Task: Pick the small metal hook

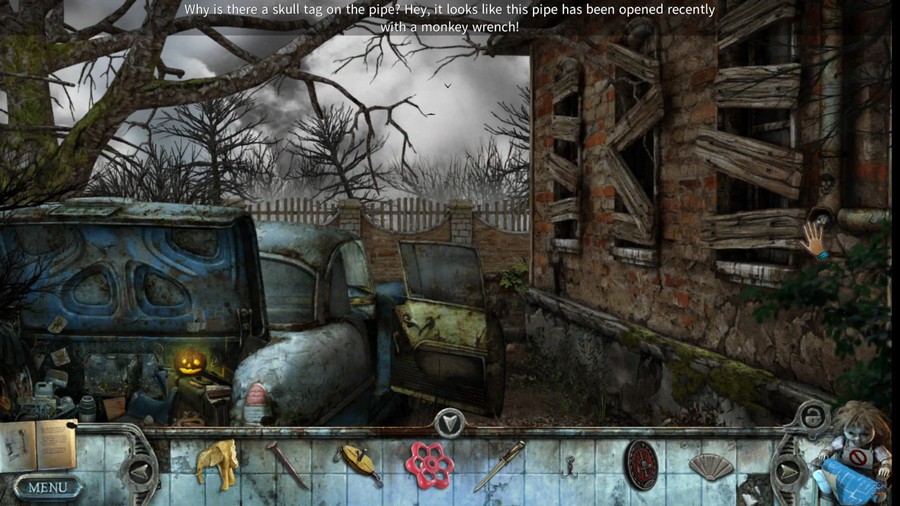Action: pos(570,466)
